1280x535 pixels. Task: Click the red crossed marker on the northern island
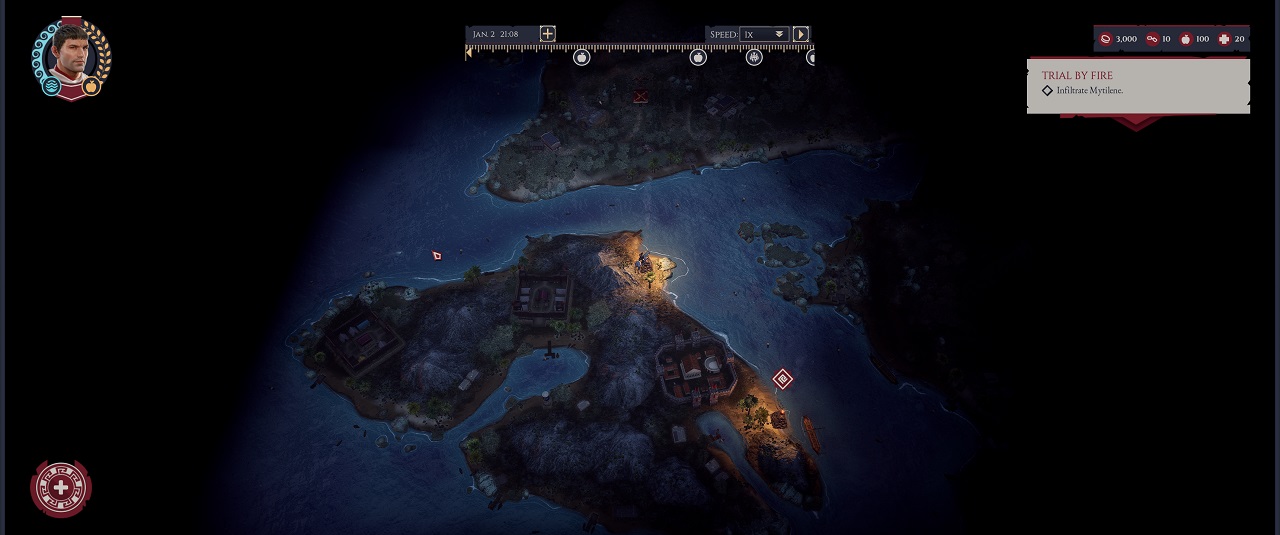641,97
